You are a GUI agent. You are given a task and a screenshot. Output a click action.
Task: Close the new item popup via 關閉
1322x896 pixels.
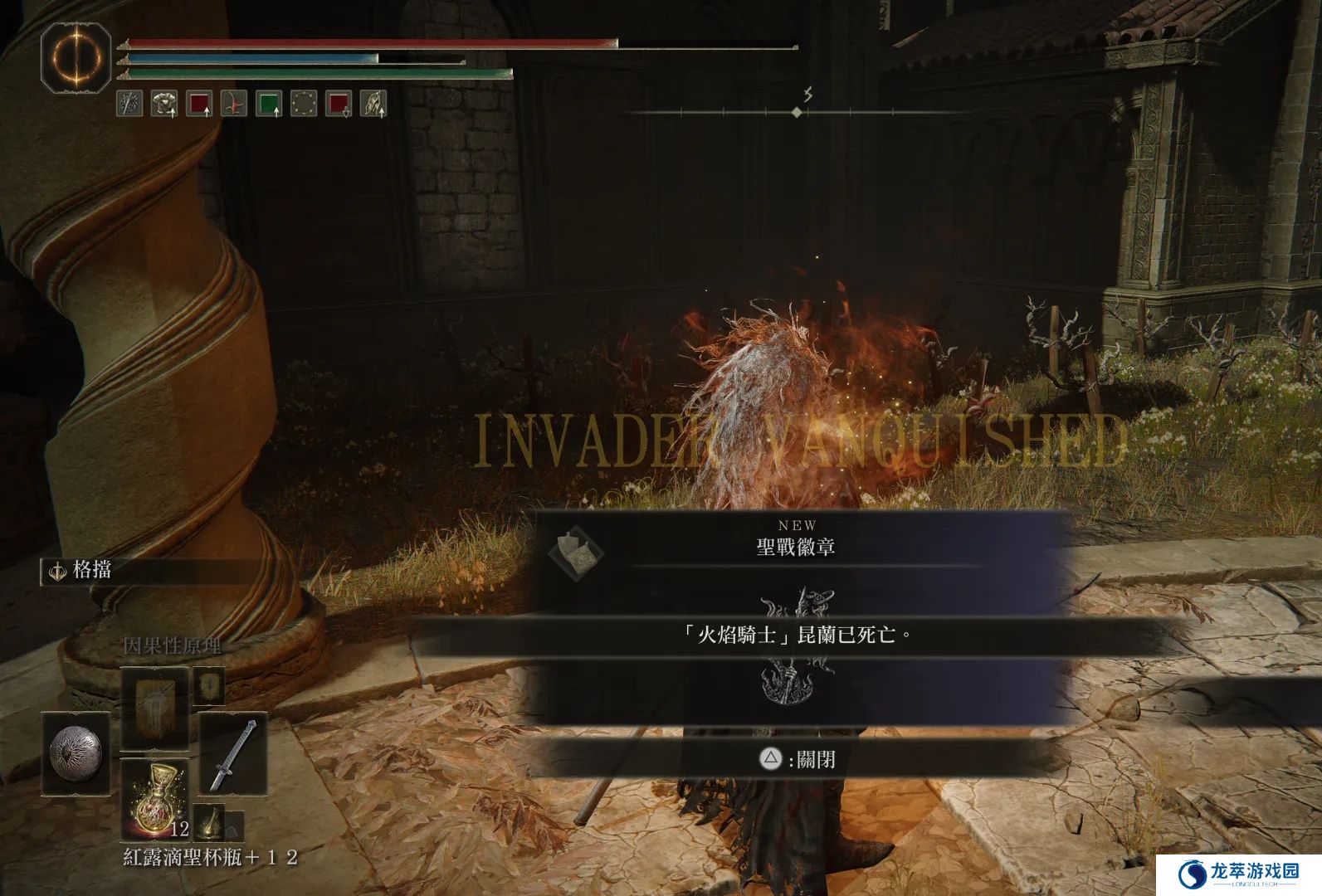point(796,759)
